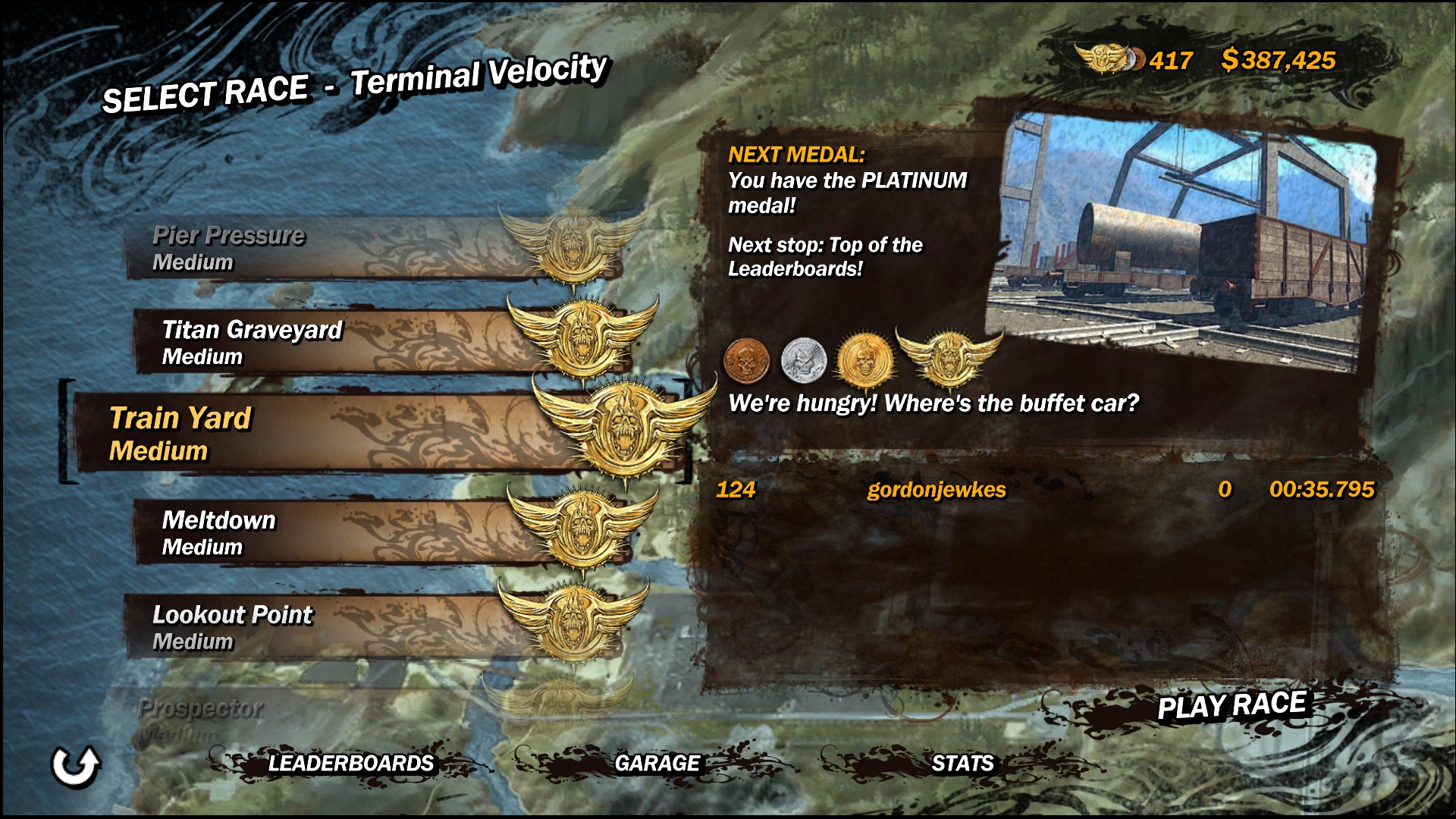Start the race with PLAY RACE
1456x819 pixels.
[x=1231, y=705]
